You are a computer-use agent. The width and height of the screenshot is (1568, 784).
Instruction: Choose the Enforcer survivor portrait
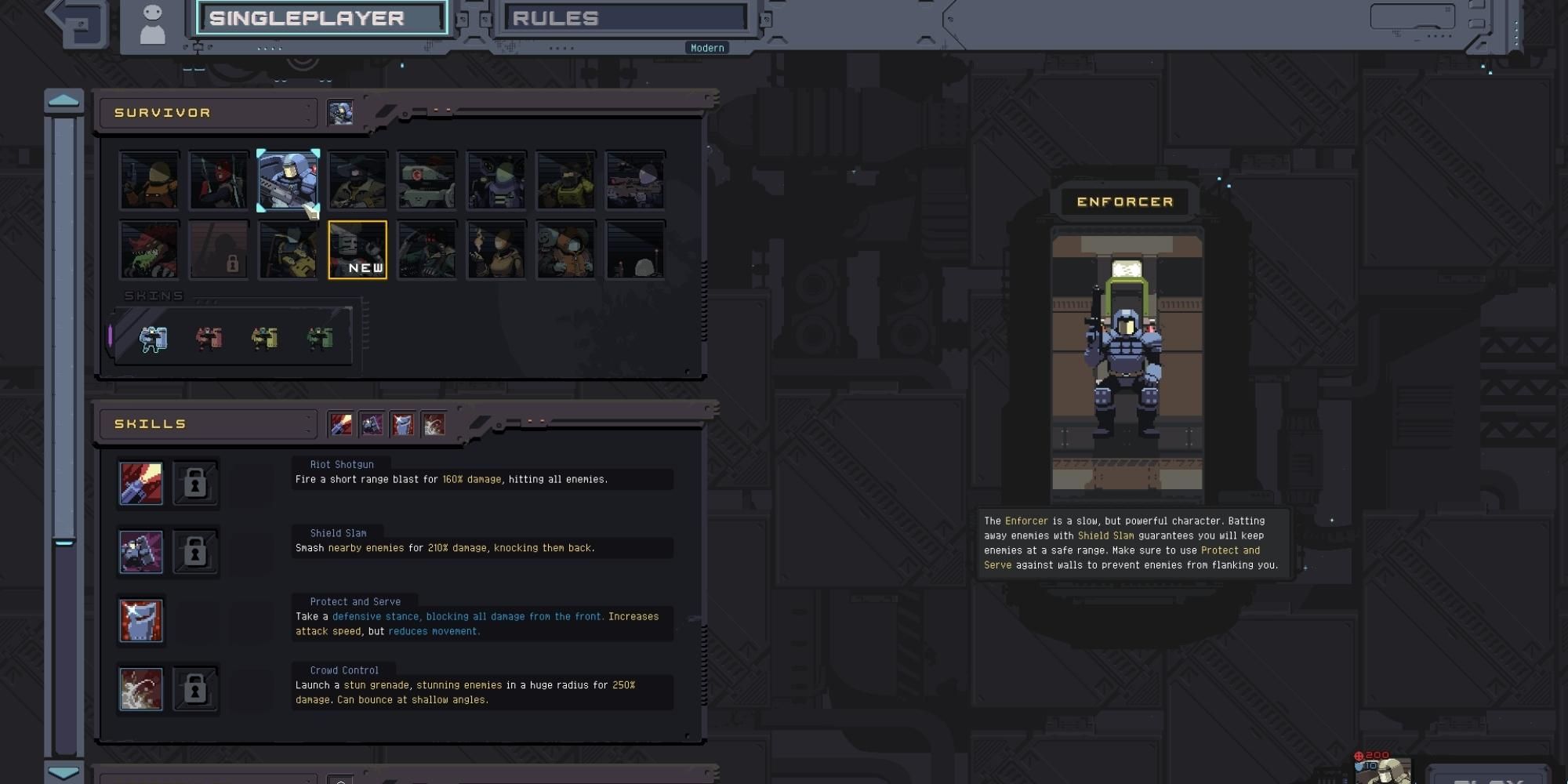coord(288,180)
